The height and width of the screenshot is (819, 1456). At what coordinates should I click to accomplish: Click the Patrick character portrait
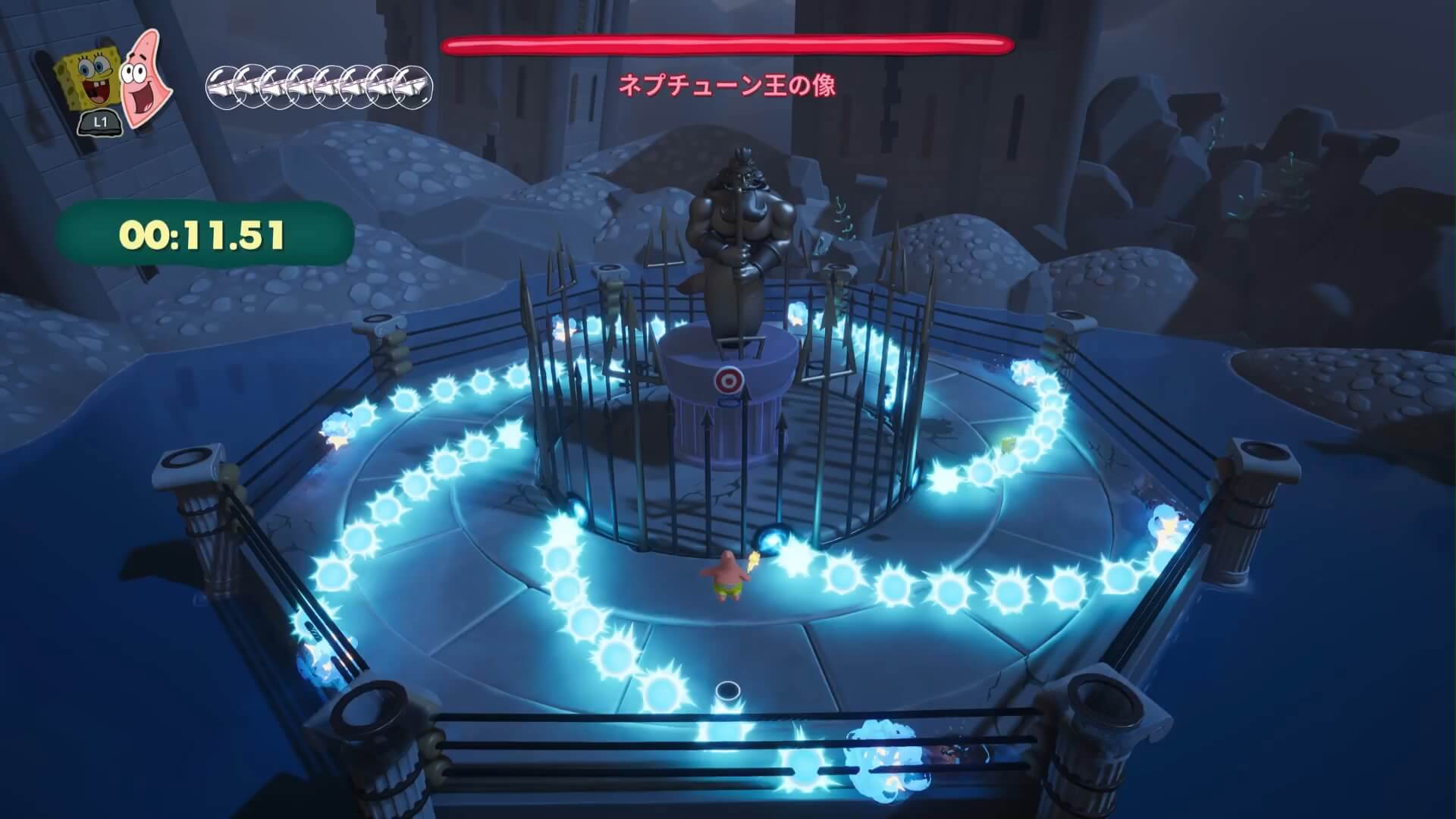coord(145,77)
